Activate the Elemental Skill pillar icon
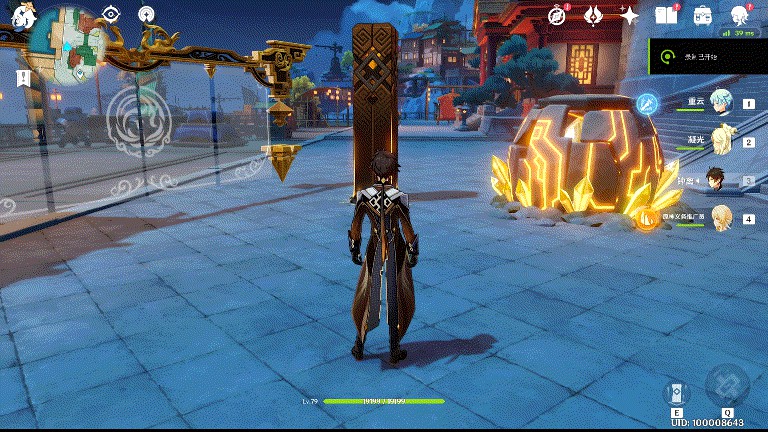 coord(677,392)
